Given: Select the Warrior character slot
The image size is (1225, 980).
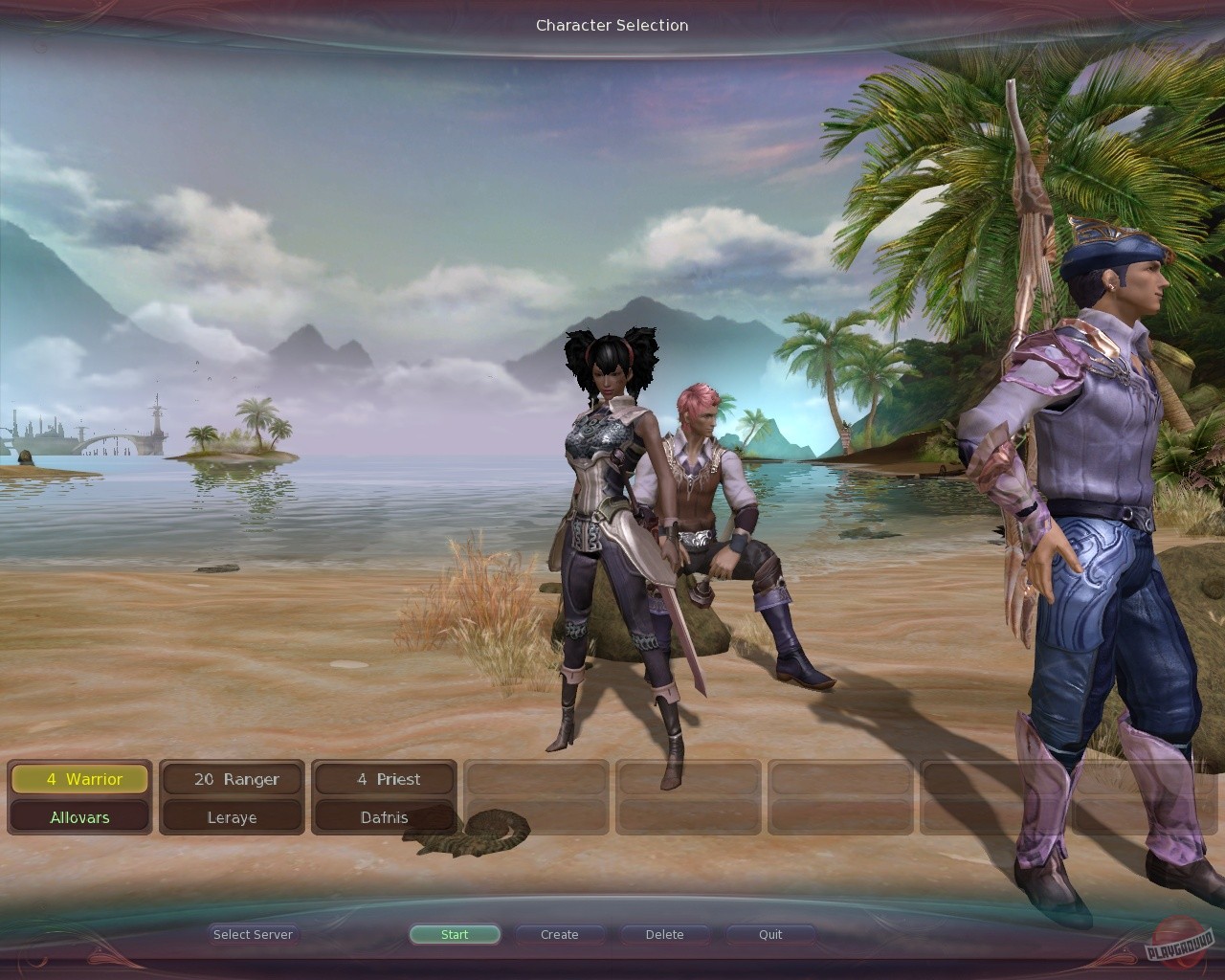Looking at the screenshot, I should [79, 779].
